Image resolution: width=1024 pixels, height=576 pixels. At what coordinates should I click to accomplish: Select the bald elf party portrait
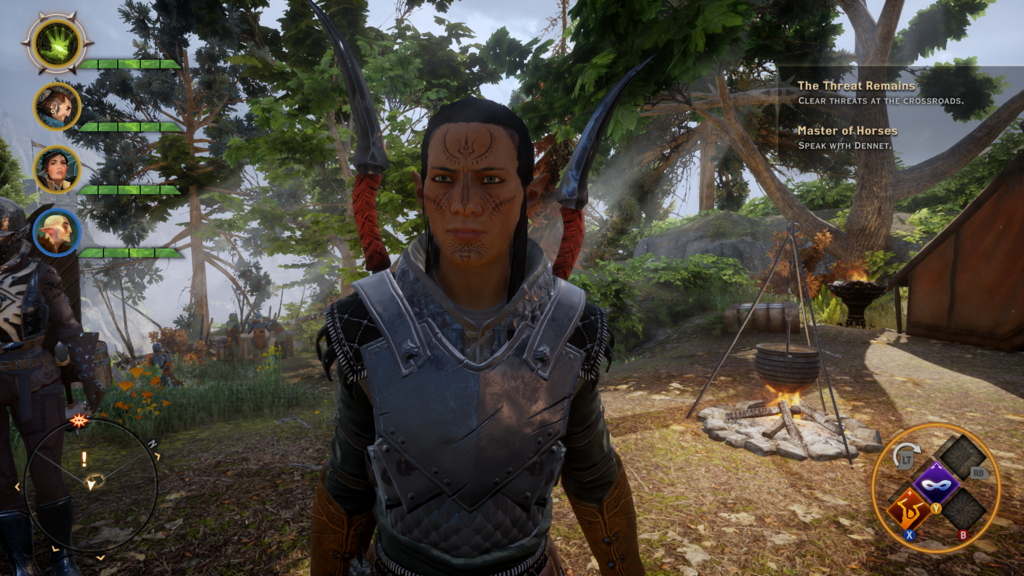(57, 232)
